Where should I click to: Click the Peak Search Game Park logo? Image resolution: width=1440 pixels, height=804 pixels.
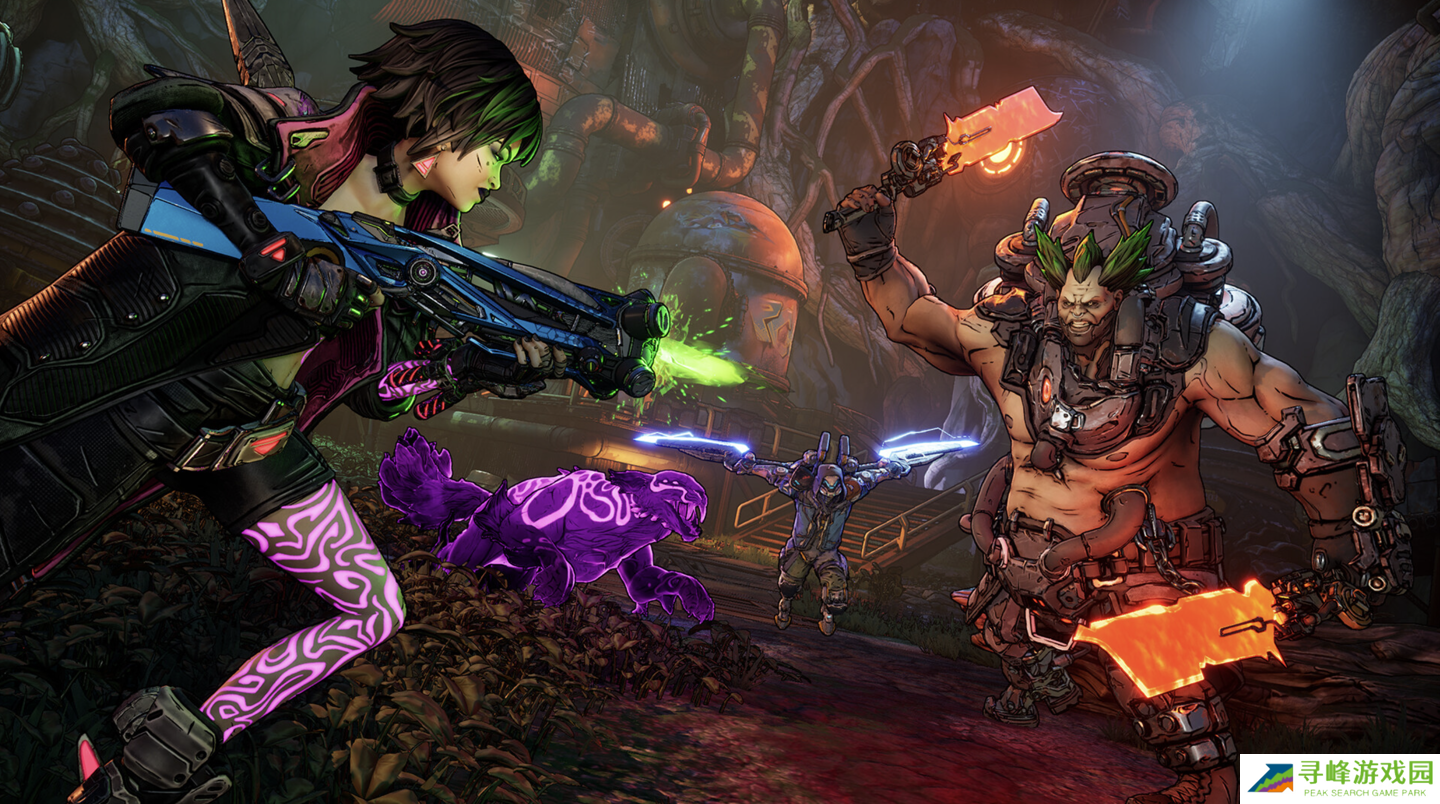[x=1339, y=778]
